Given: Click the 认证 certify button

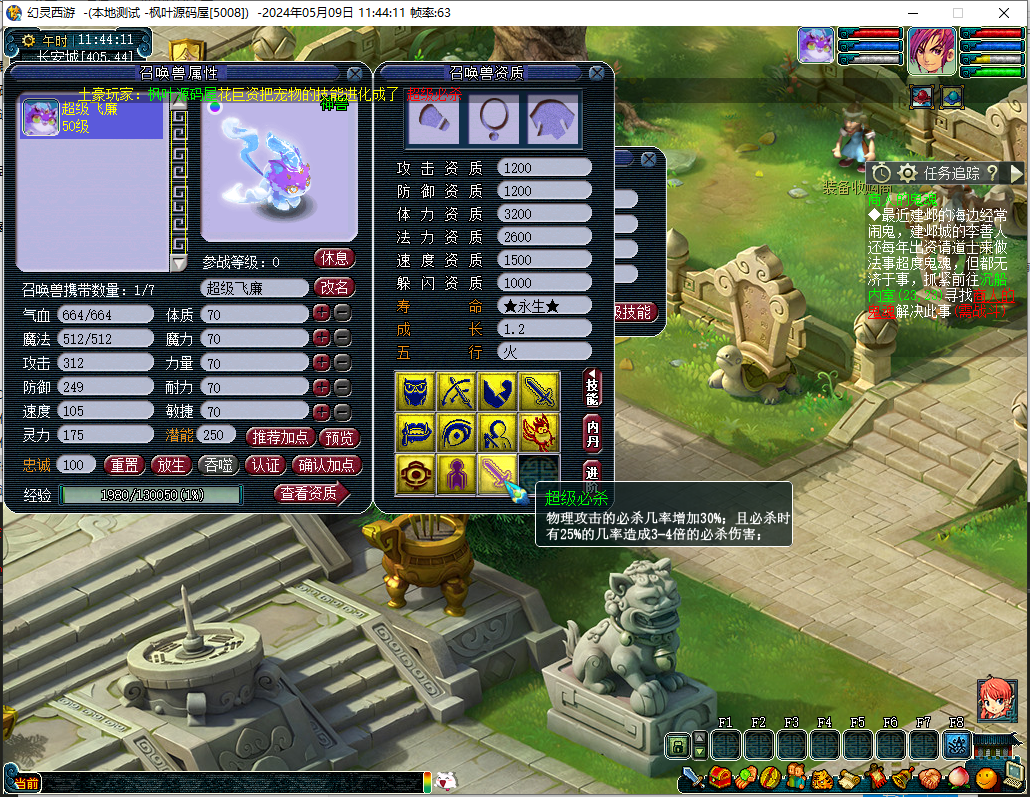Looking at the screenshot, I should pos(264,465).
